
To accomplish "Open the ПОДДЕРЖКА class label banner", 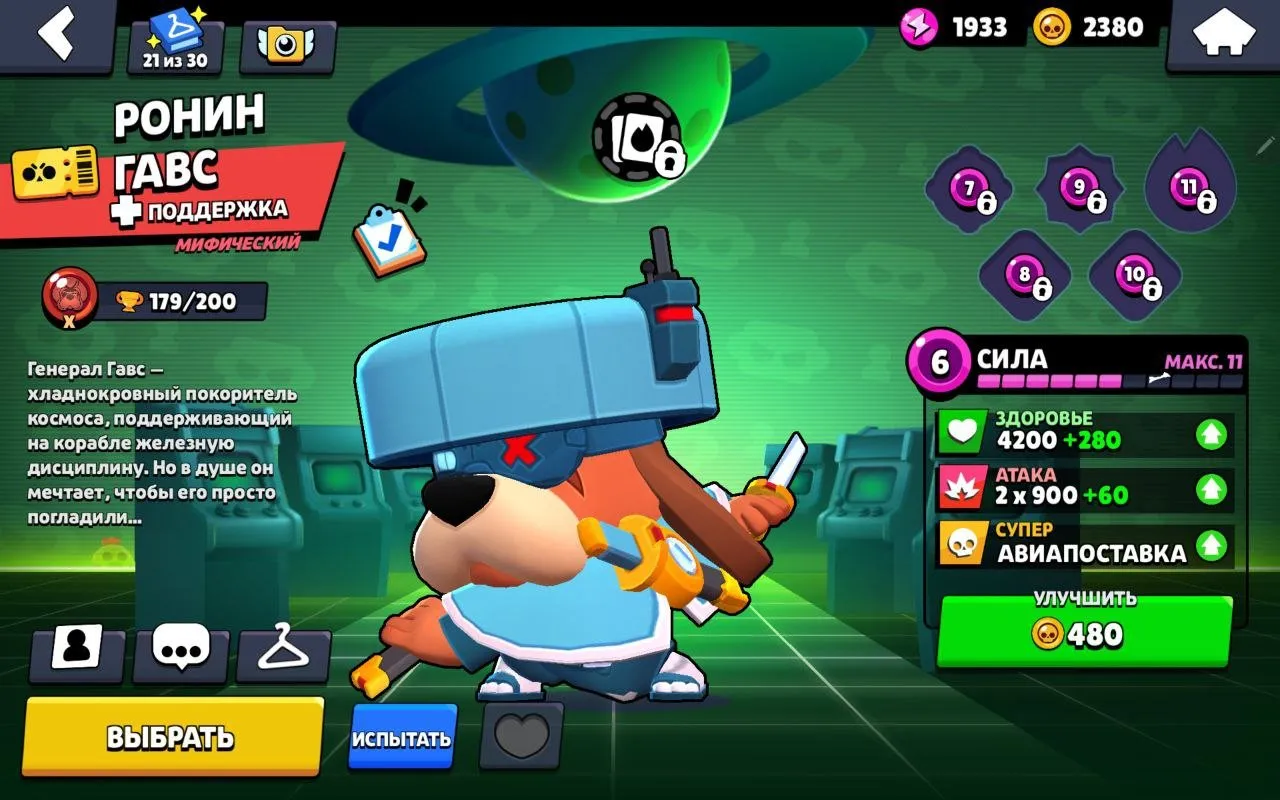I will coord(215,211).
